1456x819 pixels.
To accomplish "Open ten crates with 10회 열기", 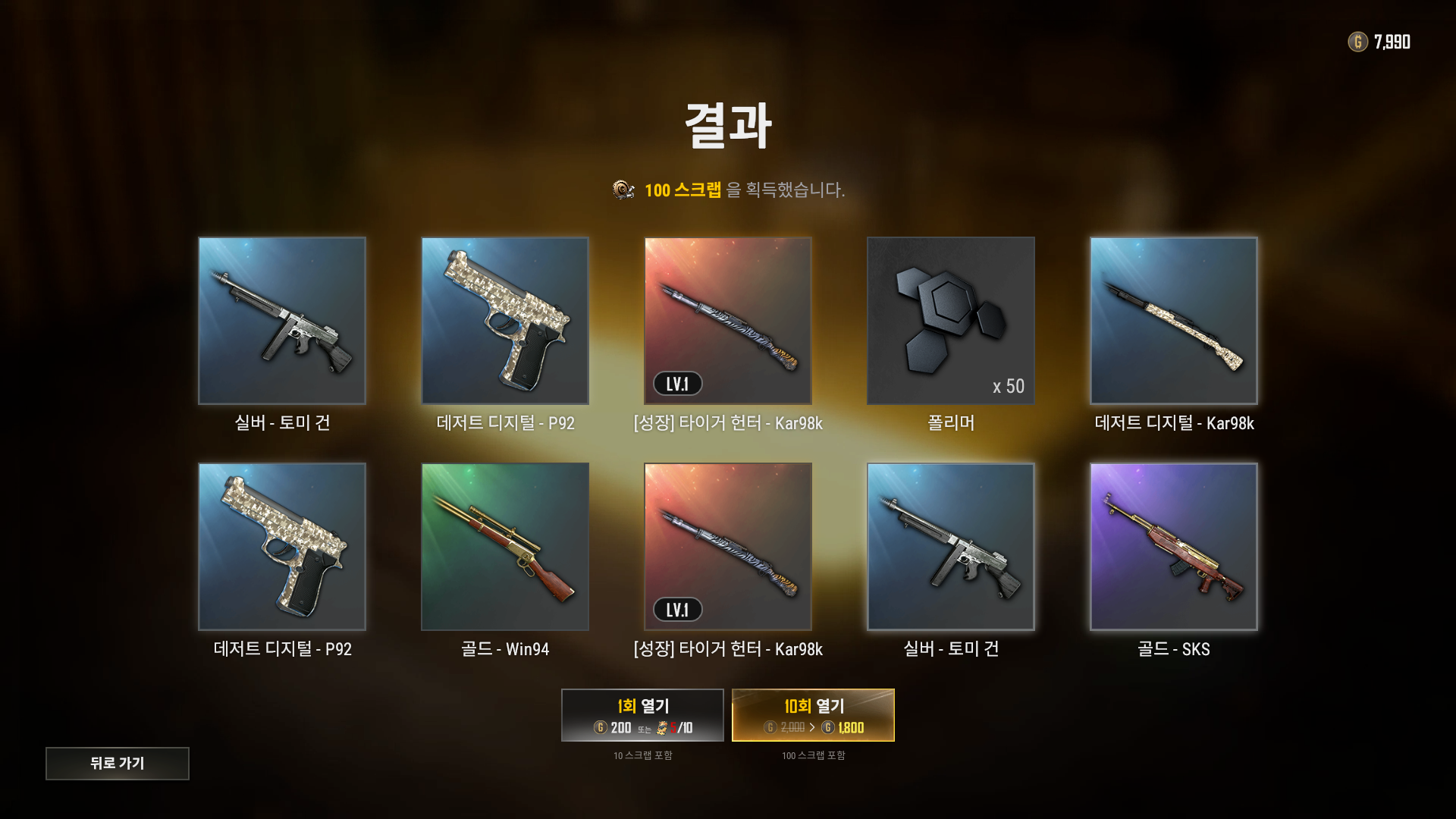I will 813,715.
